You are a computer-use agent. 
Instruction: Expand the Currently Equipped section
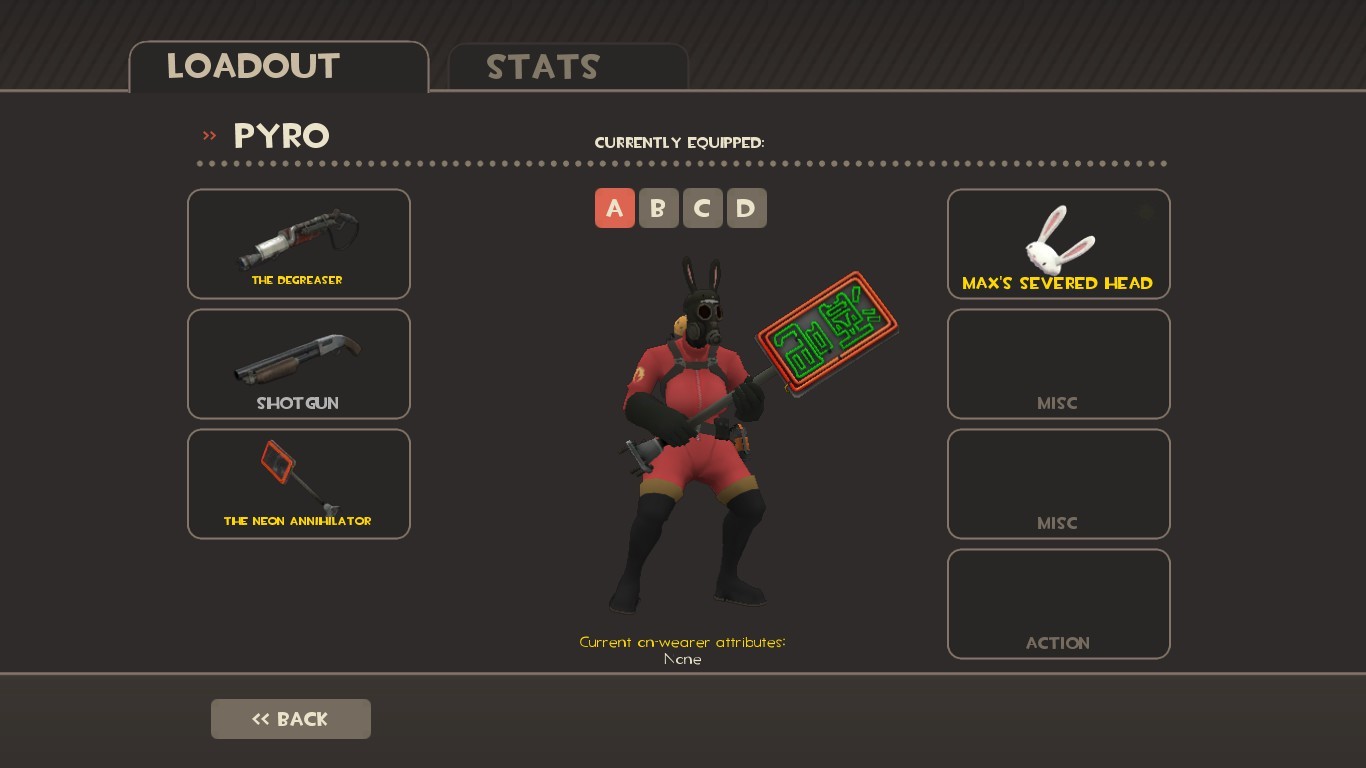(x=680, y=142)
